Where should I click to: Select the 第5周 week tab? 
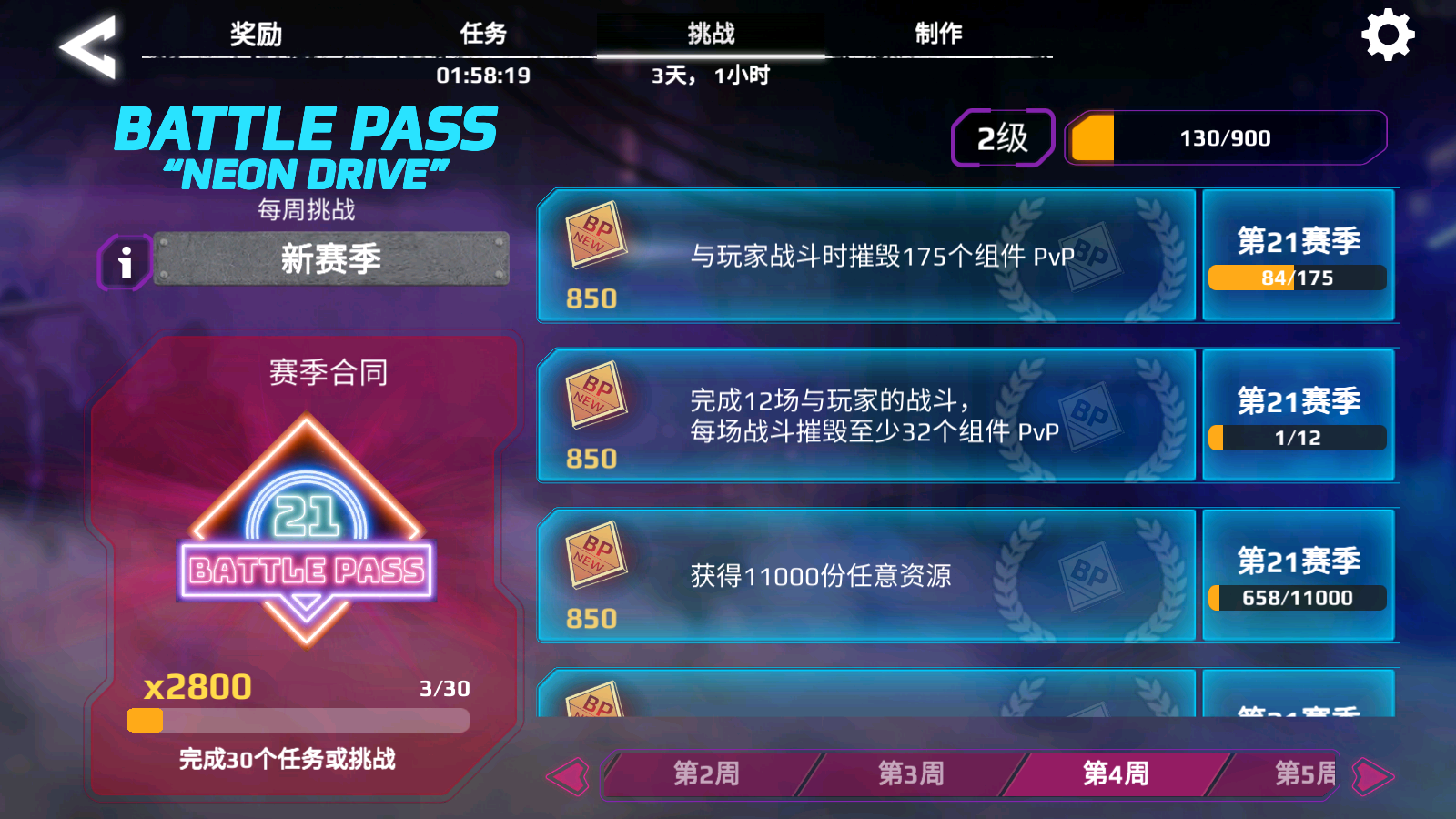point(1304,775)
